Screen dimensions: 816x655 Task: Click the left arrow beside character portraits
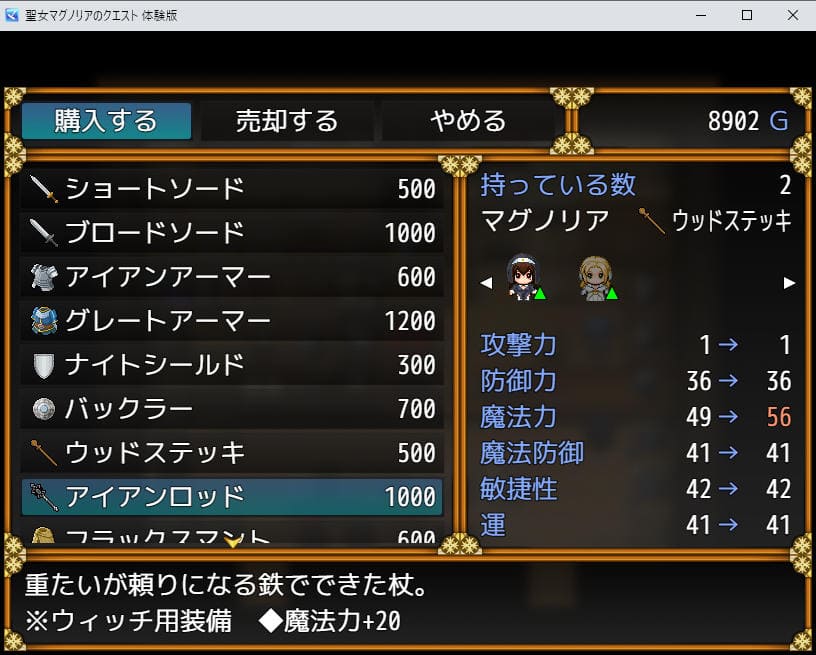click(x=487, y=283)
